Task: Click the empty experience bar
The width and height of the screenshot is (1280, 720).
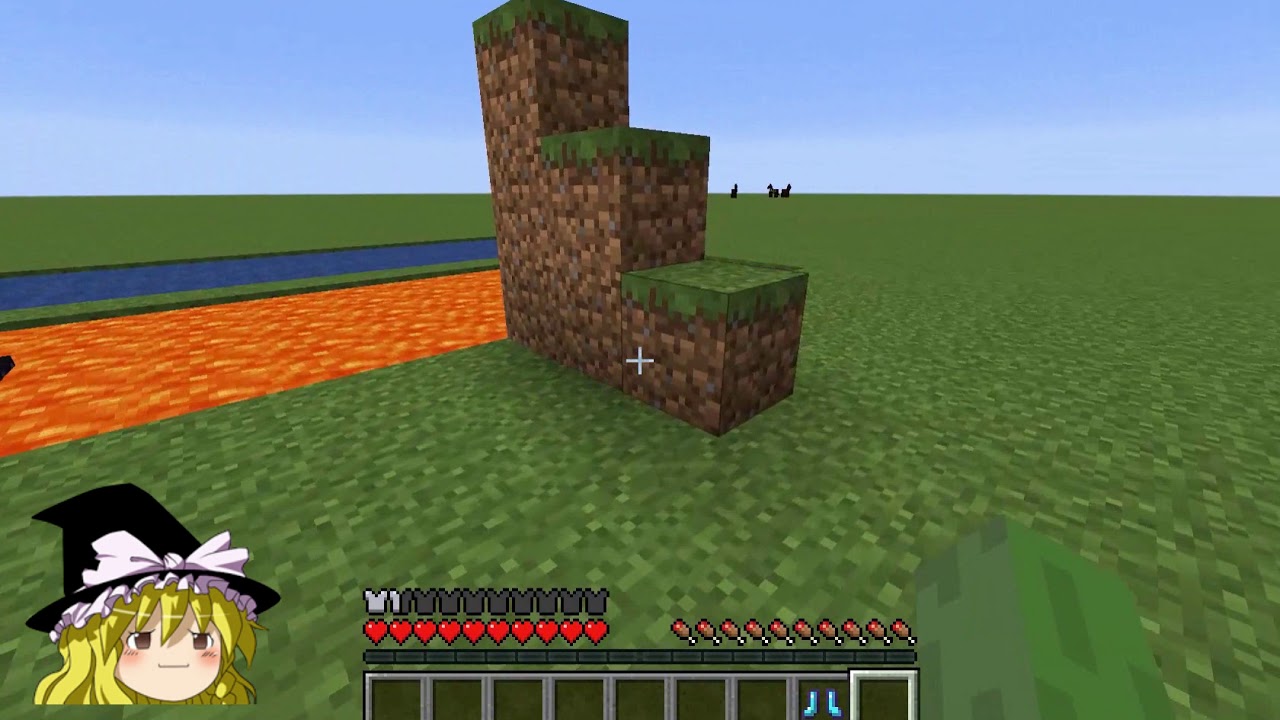Action: [x=640, y=655]
